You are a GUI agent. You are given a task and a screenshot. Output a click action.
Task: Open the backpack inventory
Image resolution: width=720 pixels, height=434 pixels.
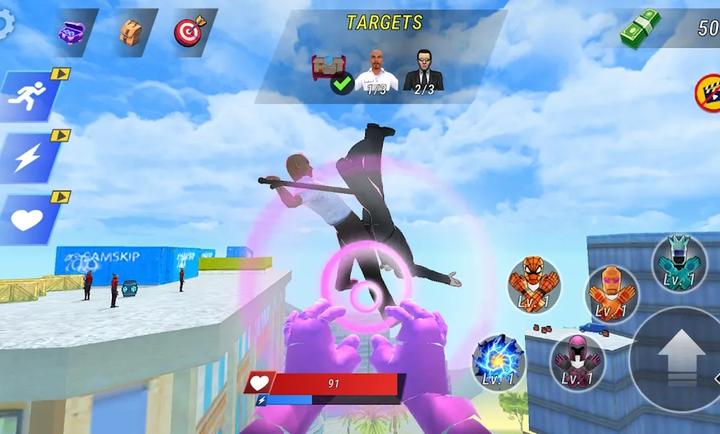click(x=131, y=33)
